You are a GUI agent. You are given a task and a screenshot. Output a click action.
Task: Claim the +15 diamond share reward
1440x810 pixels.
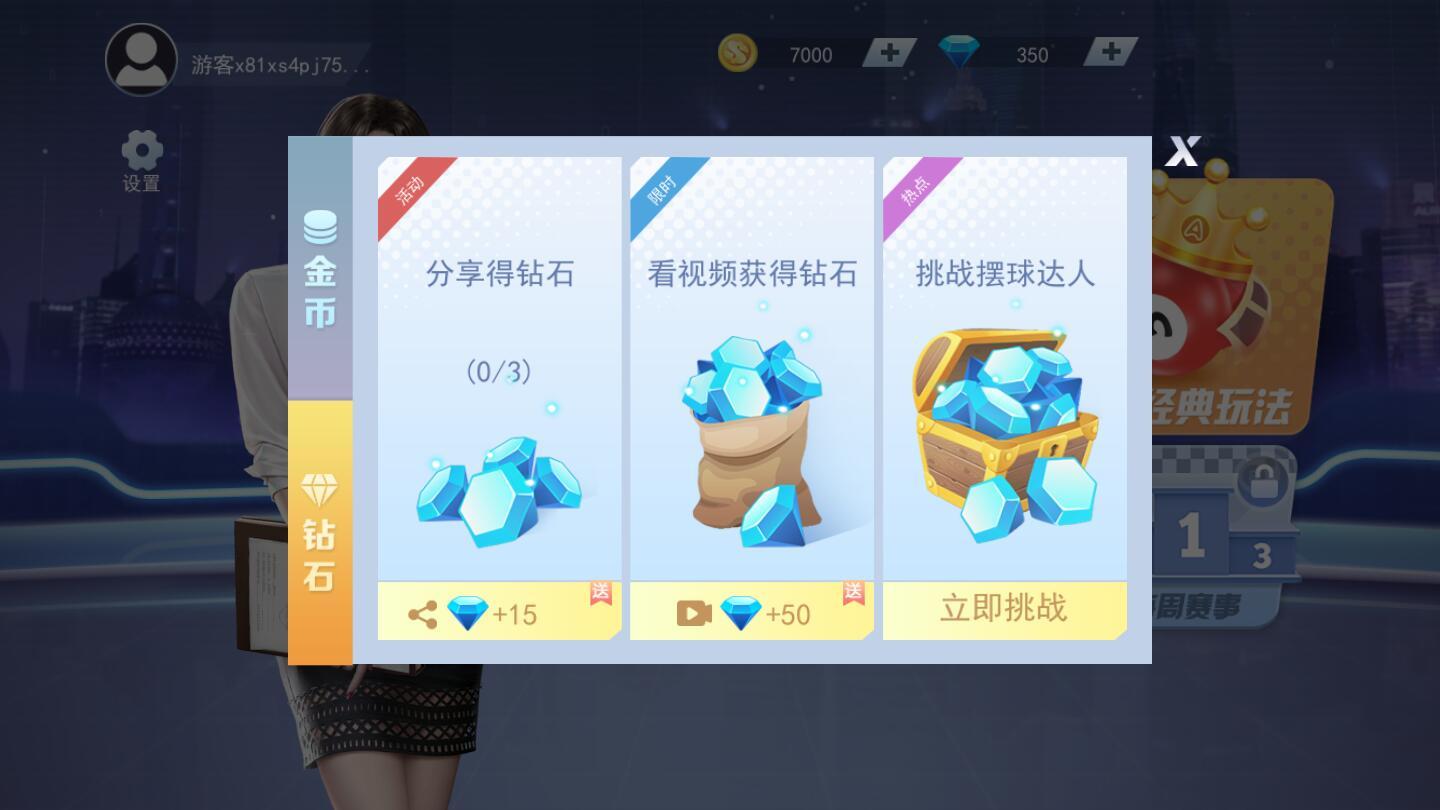[500, 611]
